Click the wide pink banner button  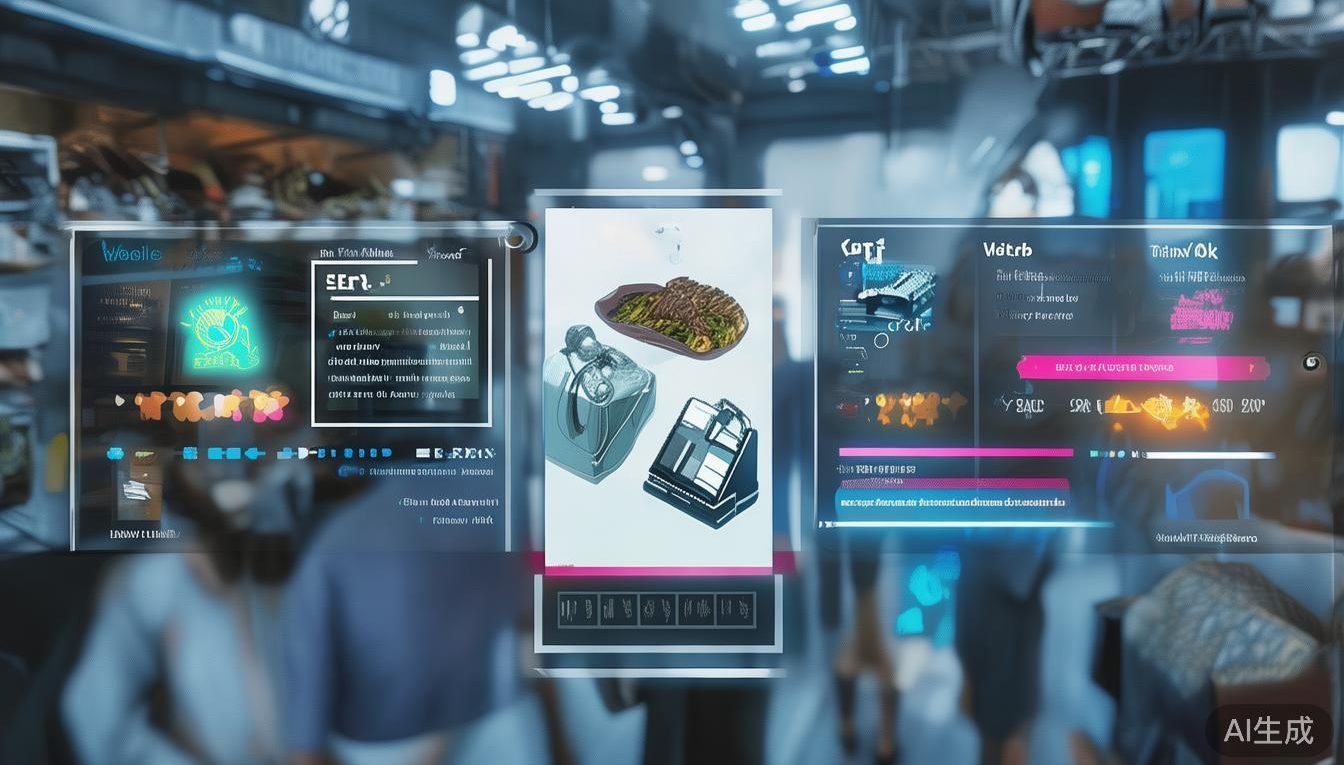[x=1142, y=368]
